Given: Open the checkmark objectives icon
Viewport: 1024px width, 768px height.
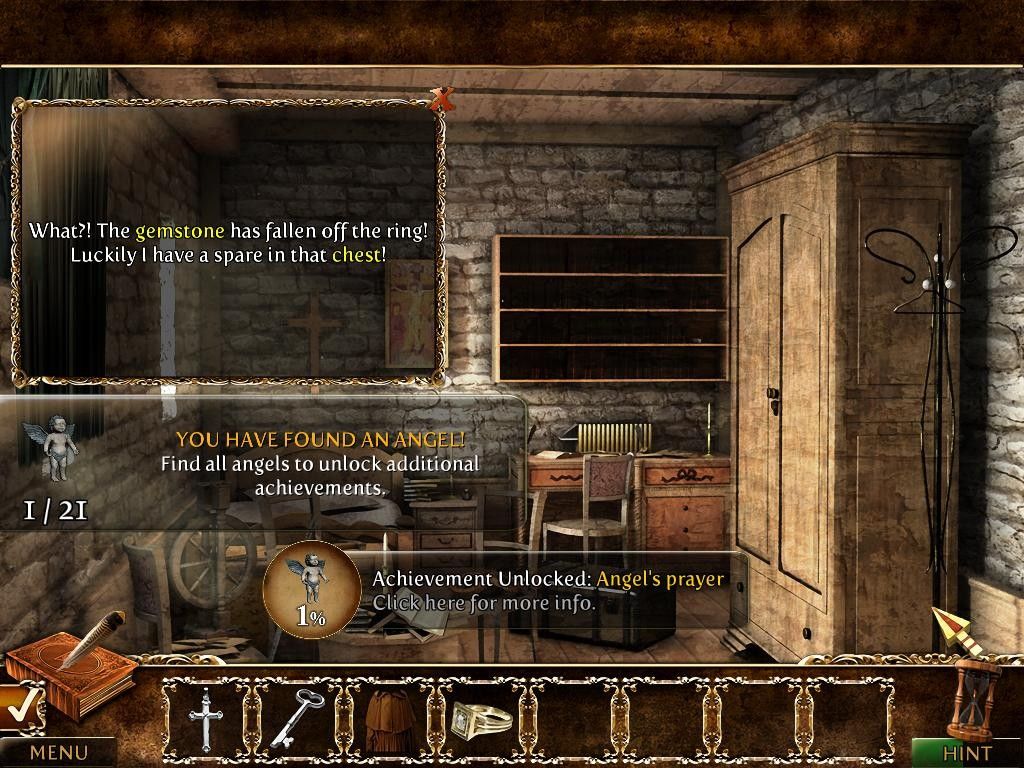Looking at the screenshot, I should pos(18,708).
